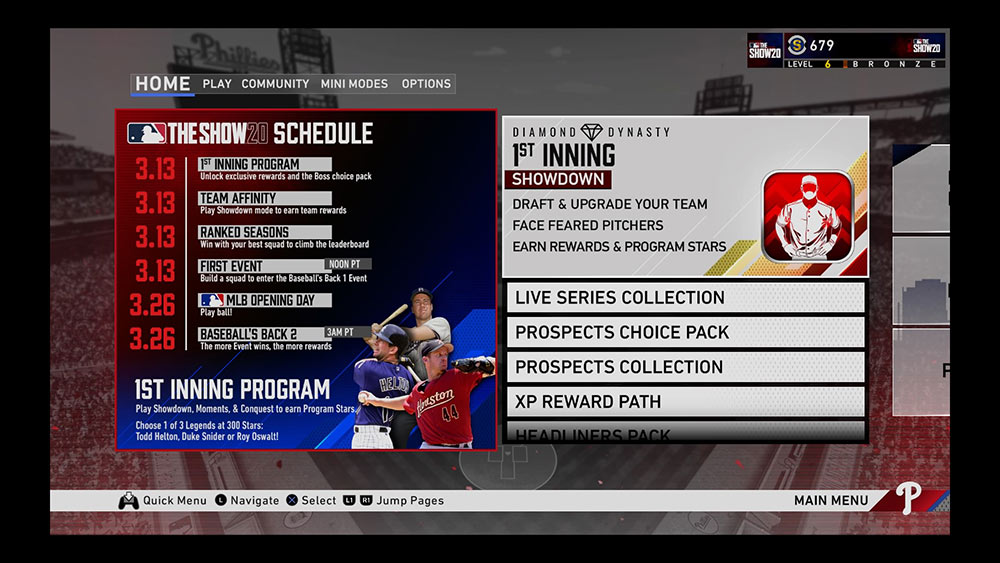Image resolution: width=1000 pixels, height=563 pixels.
Task: Open the Prospects Choice Pack entry
Action: click(685, 332)
